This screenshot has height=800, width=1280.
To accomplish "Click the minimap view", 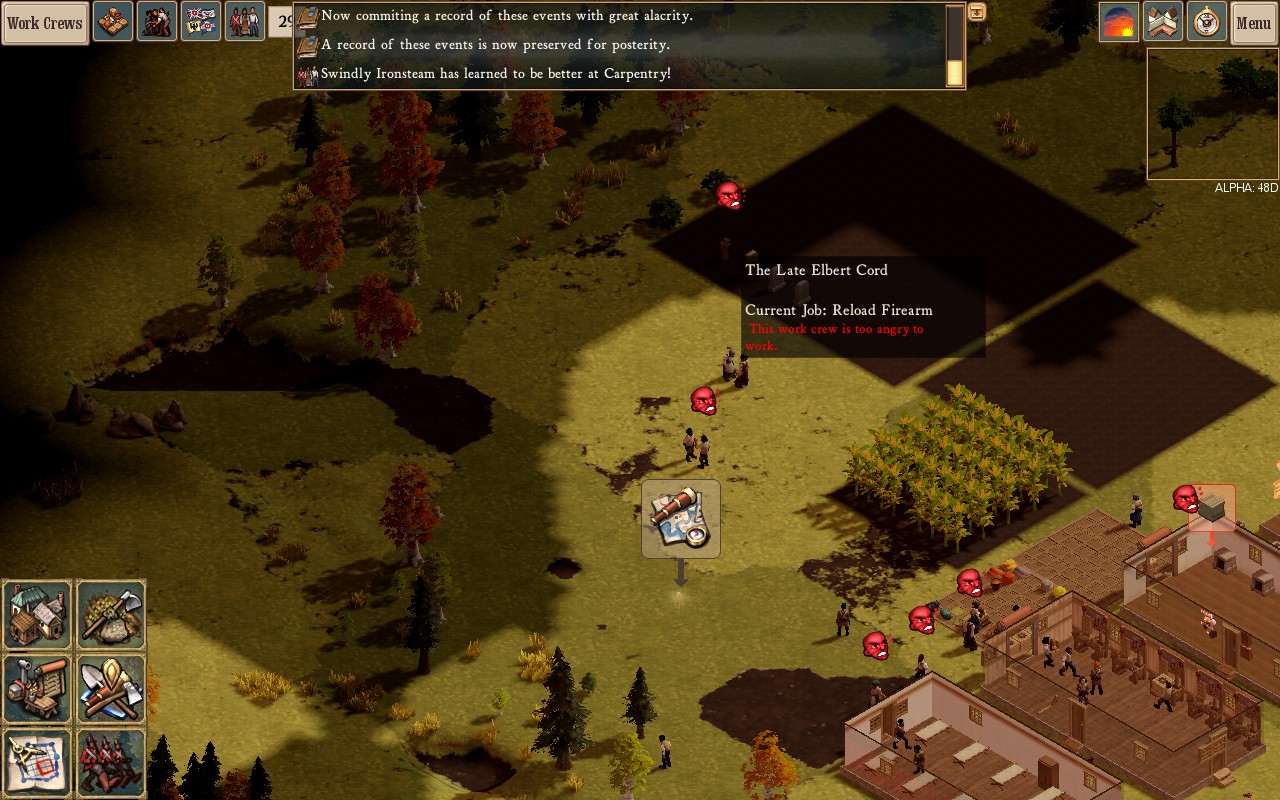I will [x=1212, y=114].
